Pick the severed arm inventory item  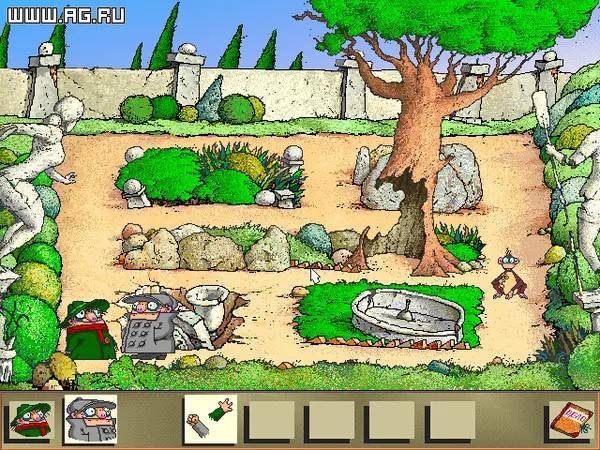point(209,418)
